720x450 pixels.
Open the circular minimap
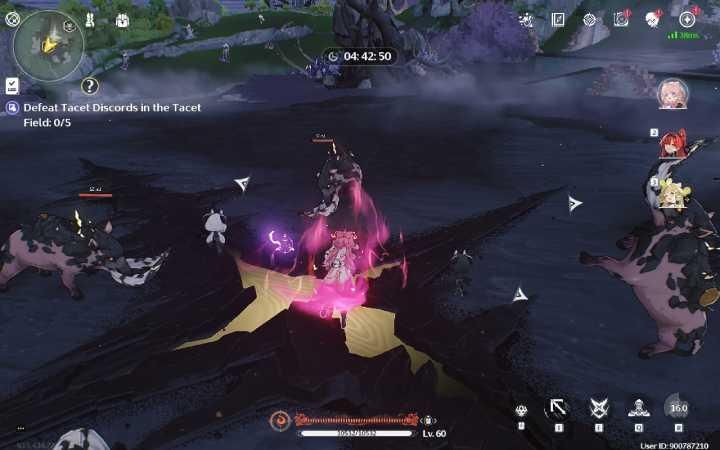point(48,45)
